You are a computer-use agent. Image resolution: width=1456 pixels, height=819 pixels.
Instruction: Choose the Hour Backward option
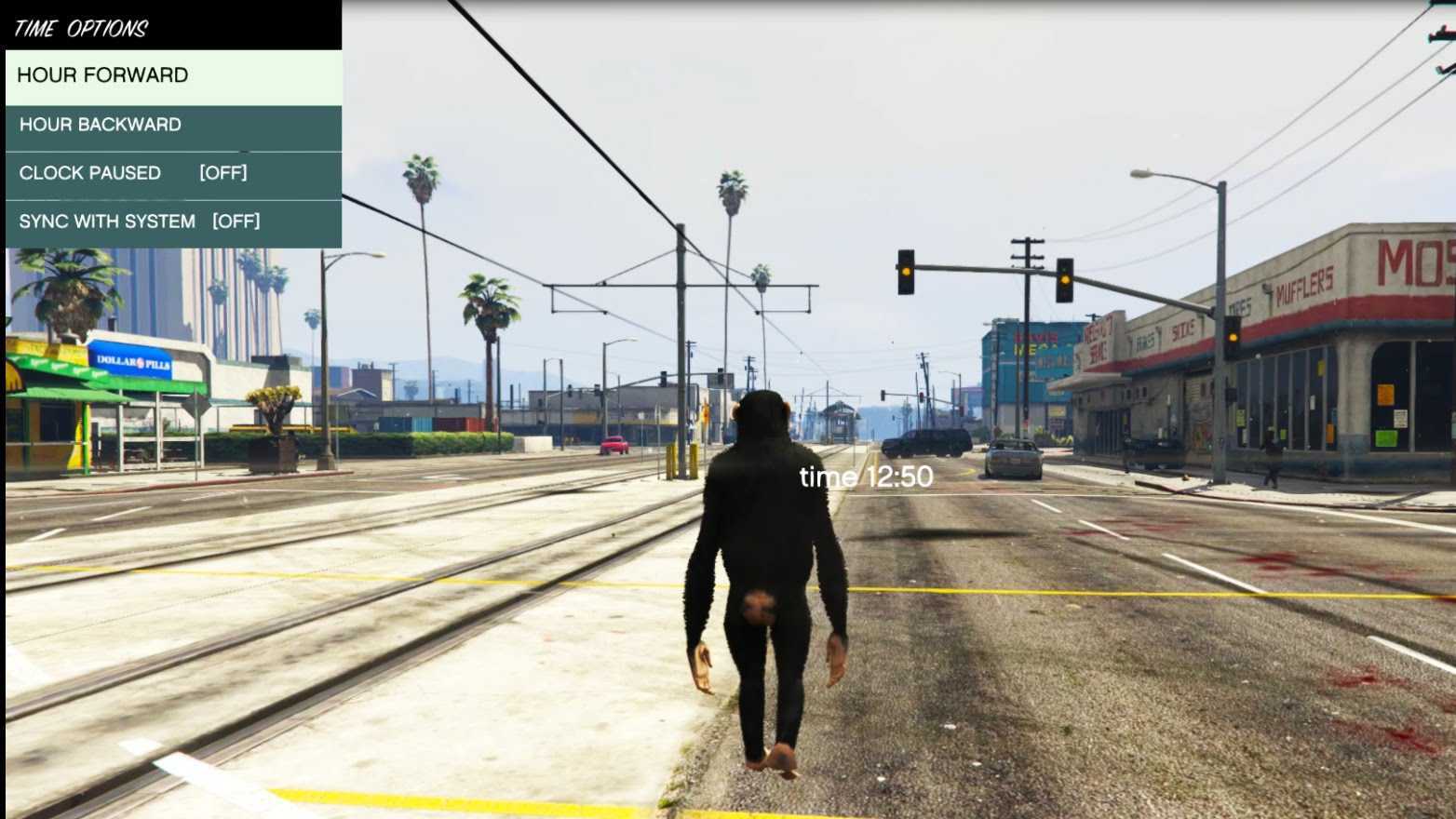click(x=173, y=125)
